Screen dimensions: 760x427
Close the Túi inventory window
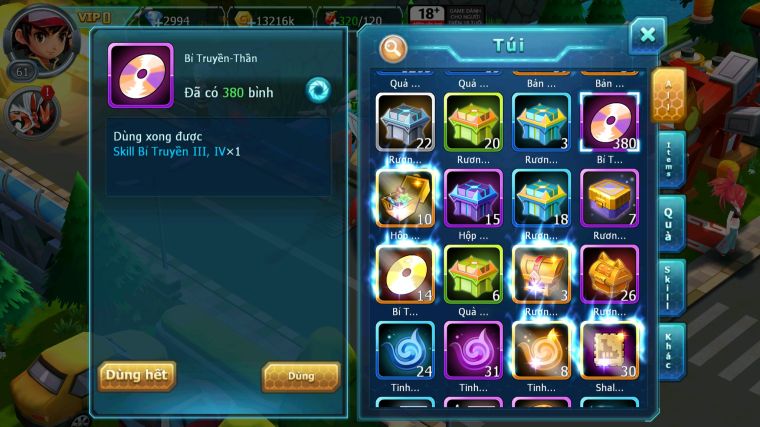point(647,36)
